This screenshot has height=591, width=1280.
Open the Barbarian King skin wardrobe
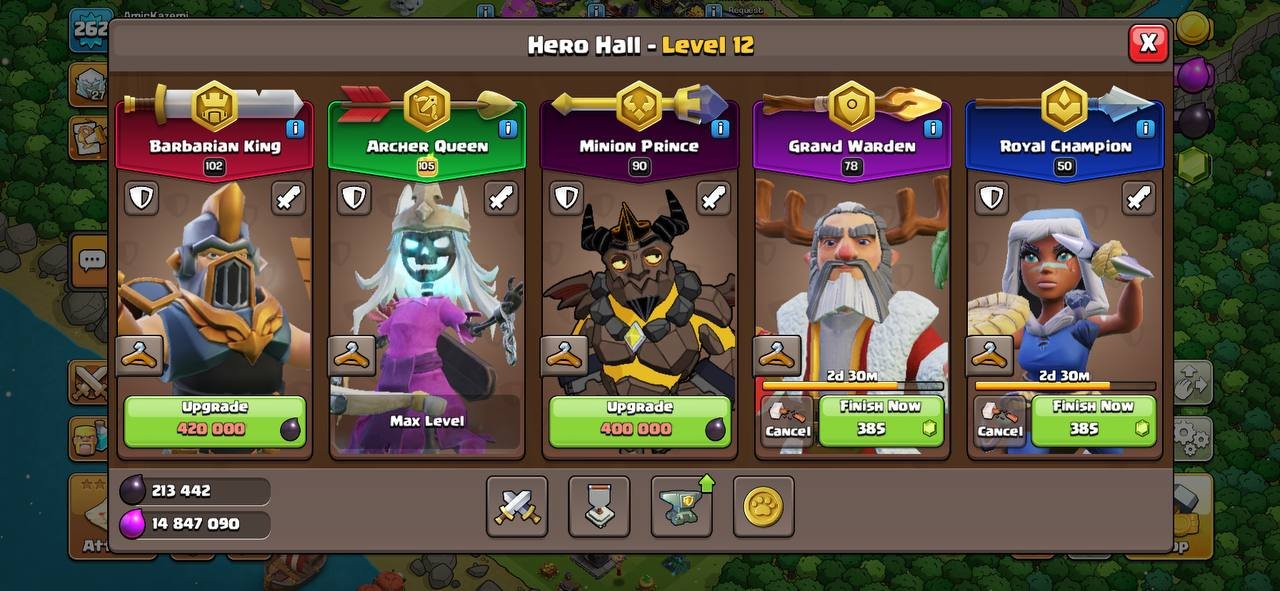[x=140, y=355]
